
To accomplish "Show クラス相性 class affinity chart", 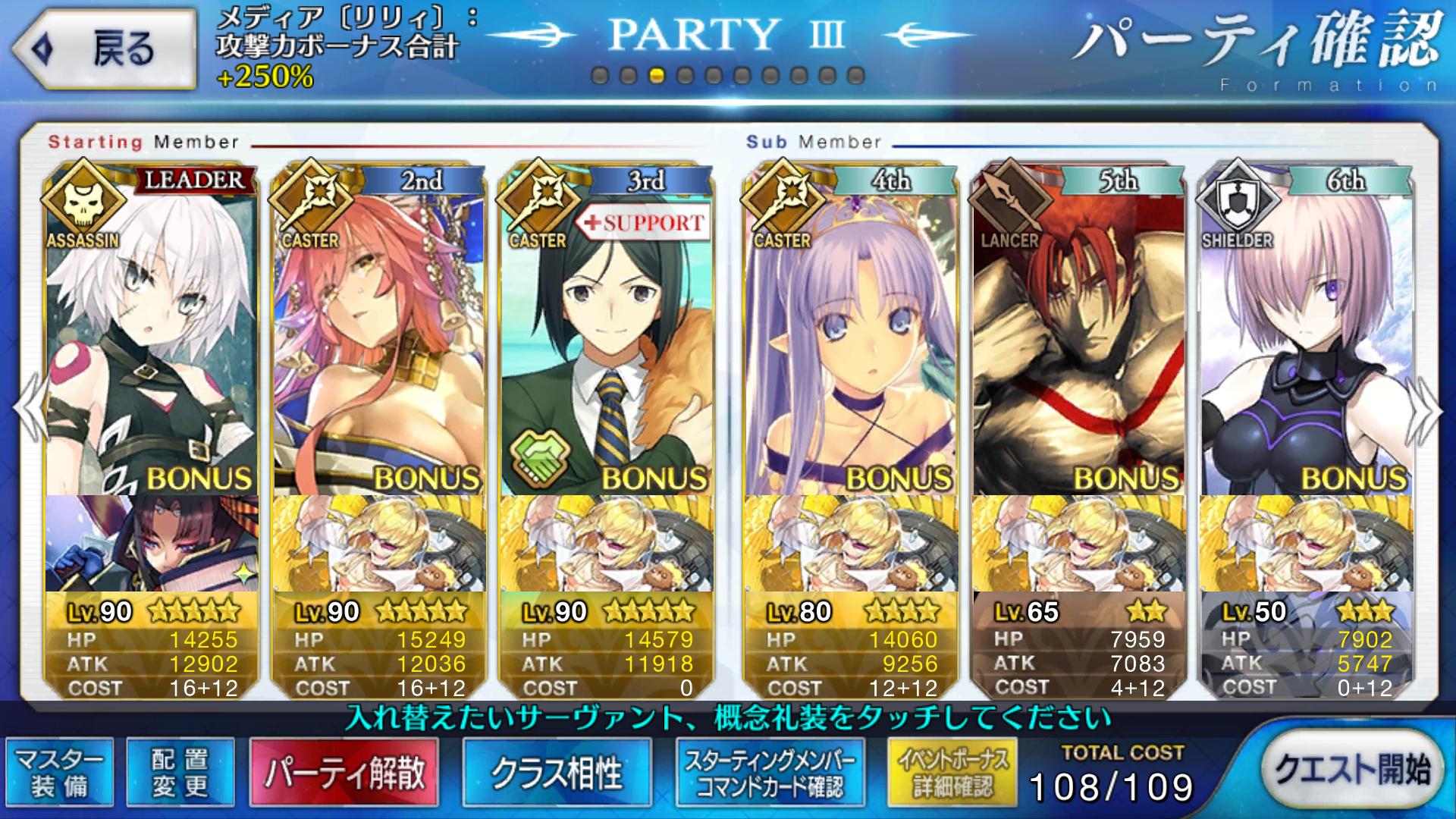I will [557, 773].
